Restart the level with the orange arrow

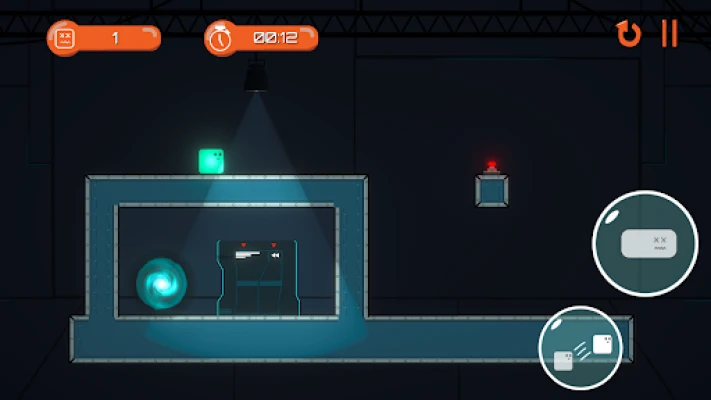[x=628, y=35]
